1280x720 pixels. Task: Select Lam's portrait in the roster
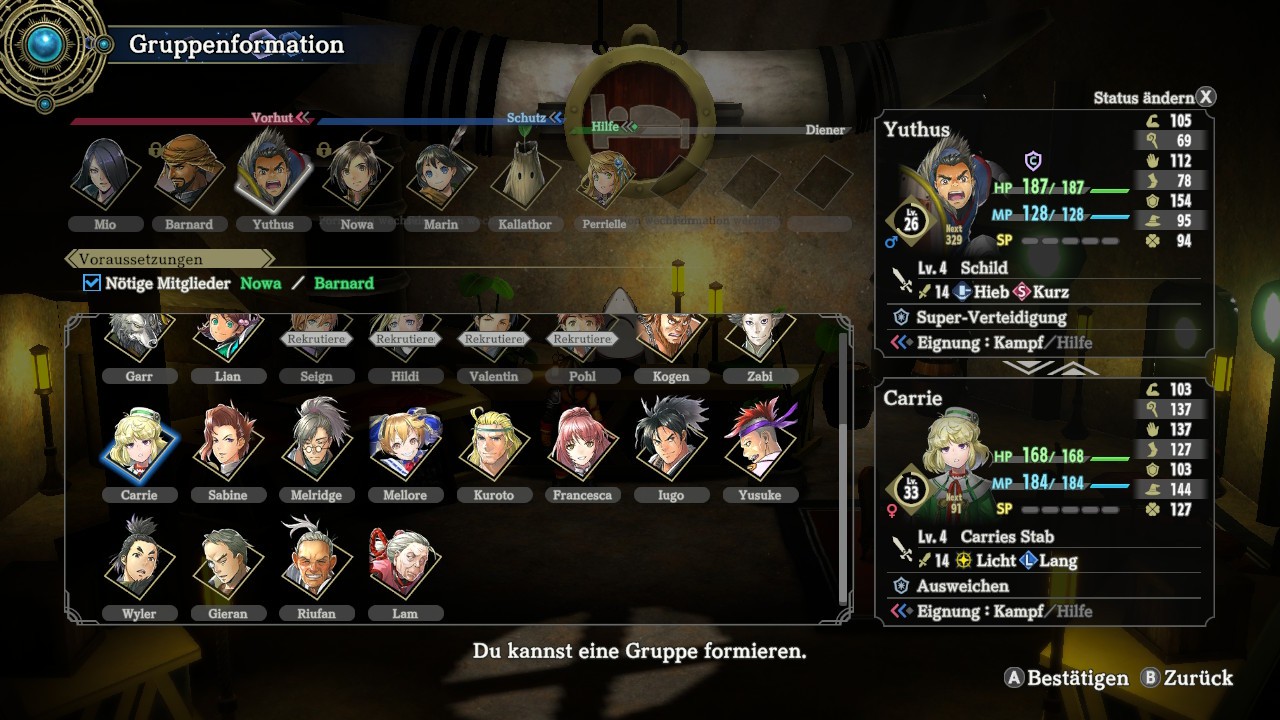(404, 564)
